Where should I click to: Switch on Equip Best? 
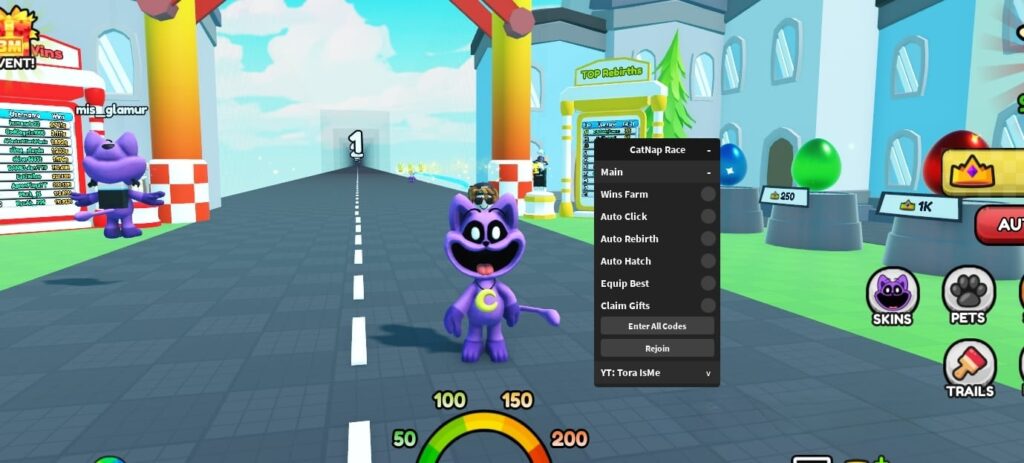[x=707, y=283]
